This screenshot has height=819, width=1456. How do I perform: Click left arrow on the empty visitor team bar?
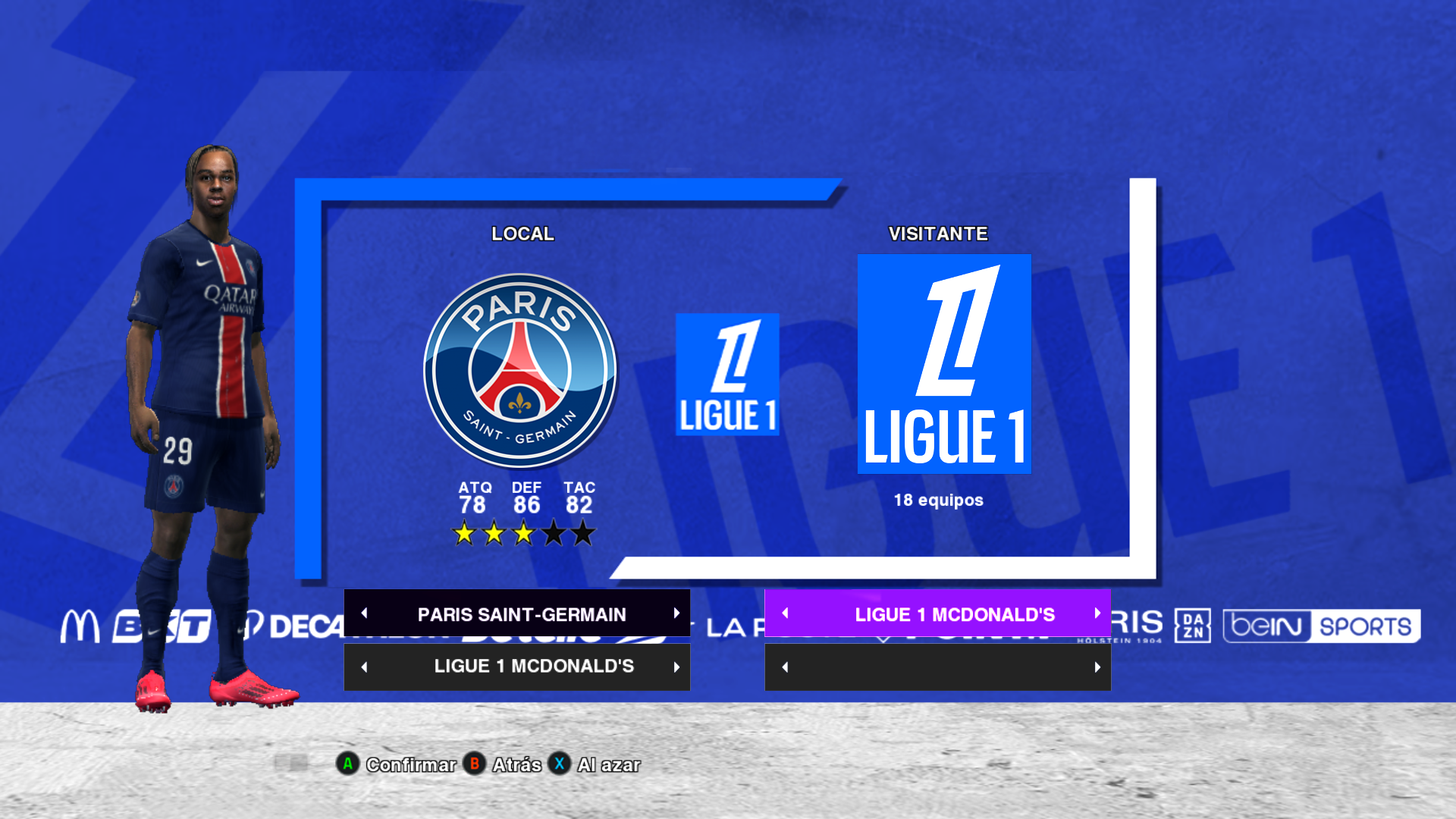tap(785, 667)
